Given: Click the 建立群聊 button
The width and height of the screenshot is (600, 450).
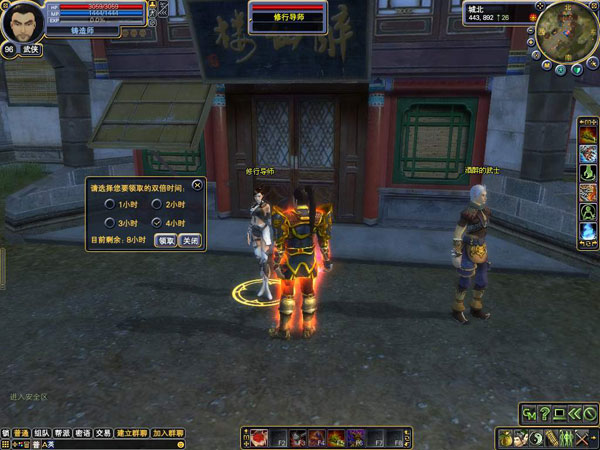Looking at the screenshot, I should 131,433.
